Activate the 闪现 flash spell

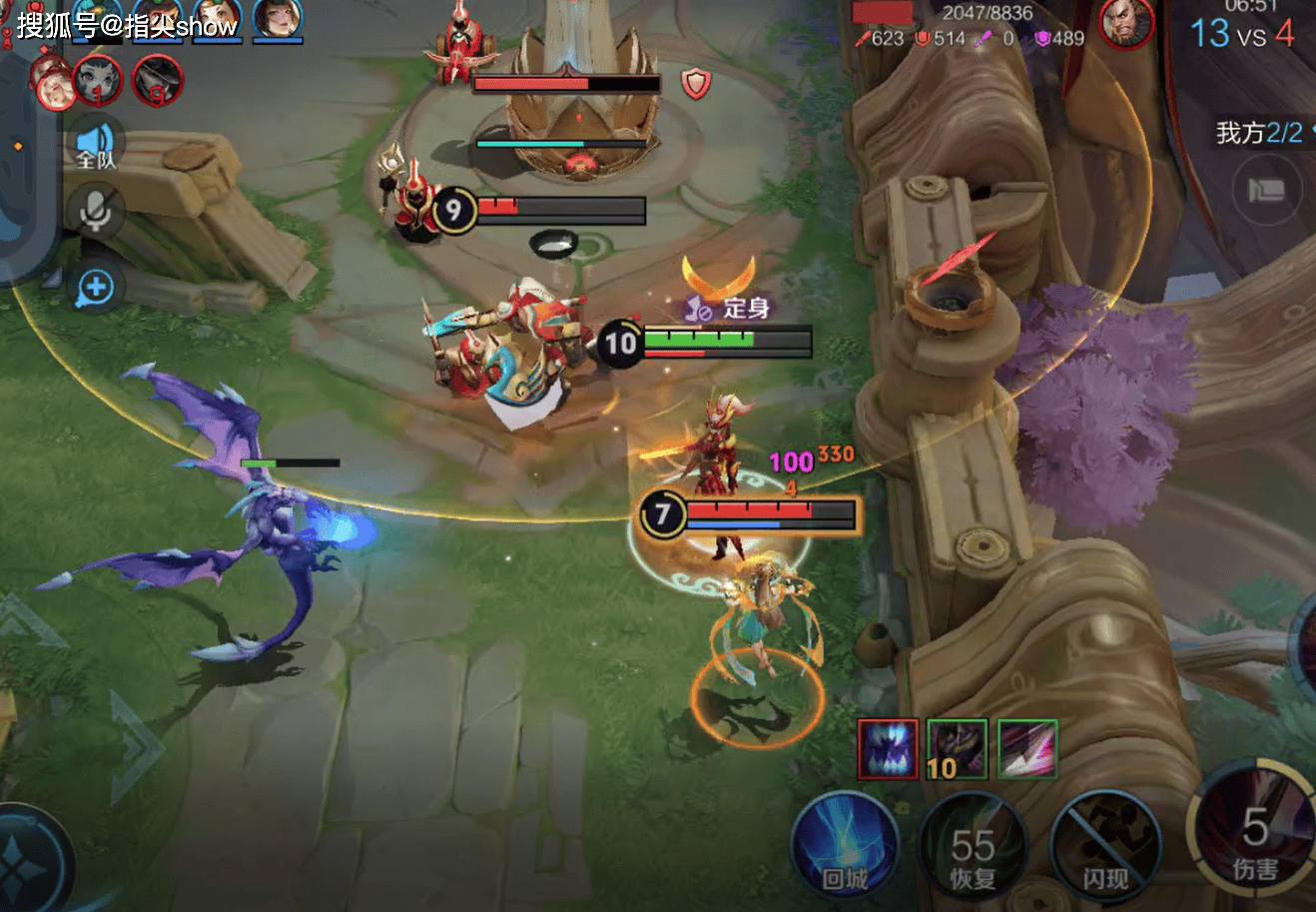coord(1105,847)
